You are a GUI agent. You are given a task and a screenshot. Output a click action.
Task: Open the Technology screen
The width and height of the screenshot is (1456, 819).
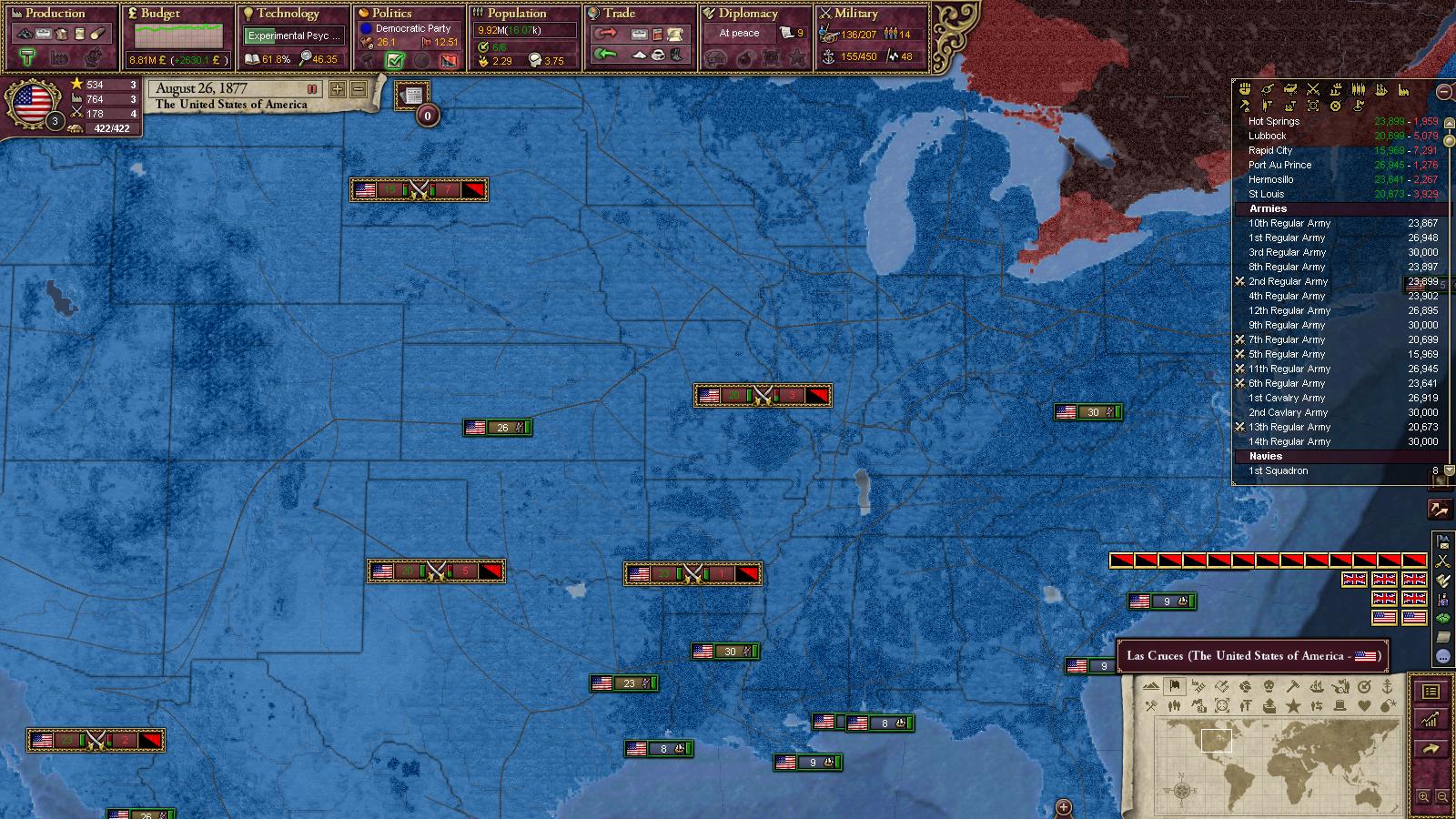point(288,14)
